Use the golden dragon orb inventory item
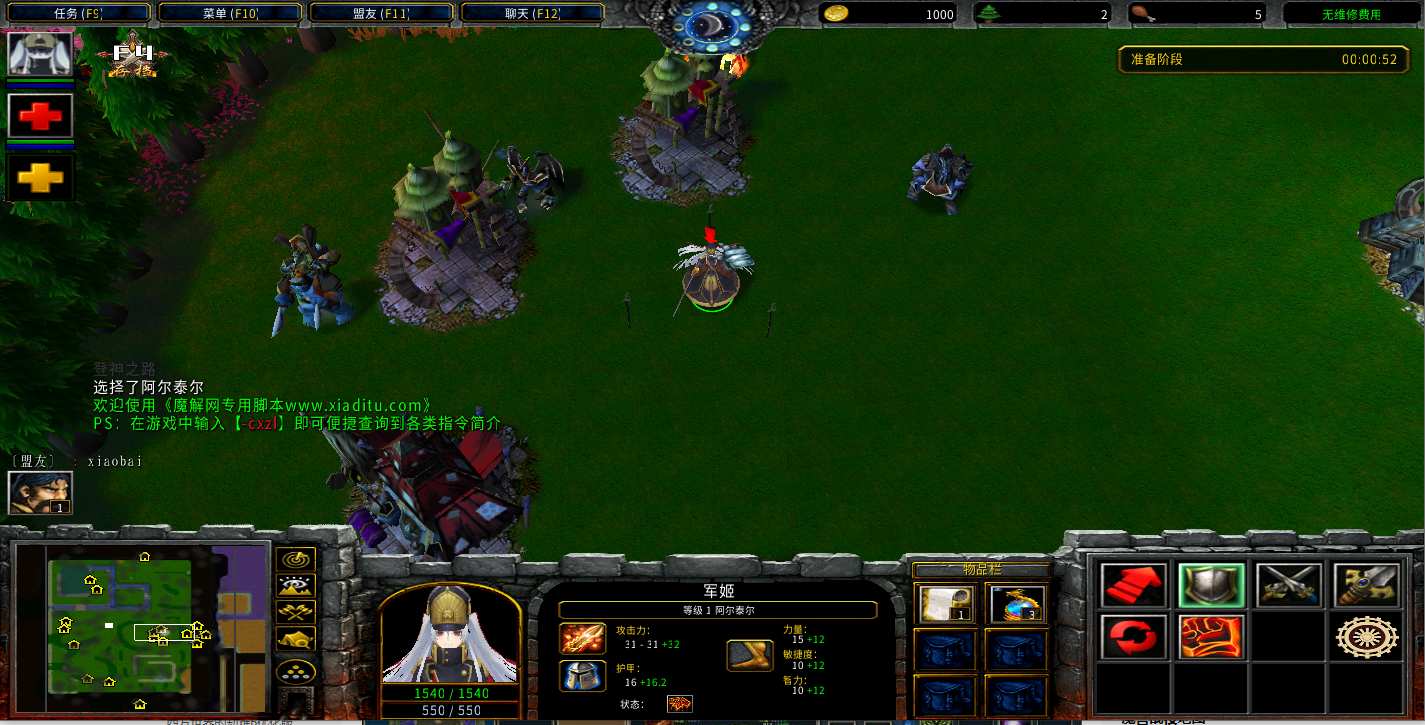 (1016, 604)
